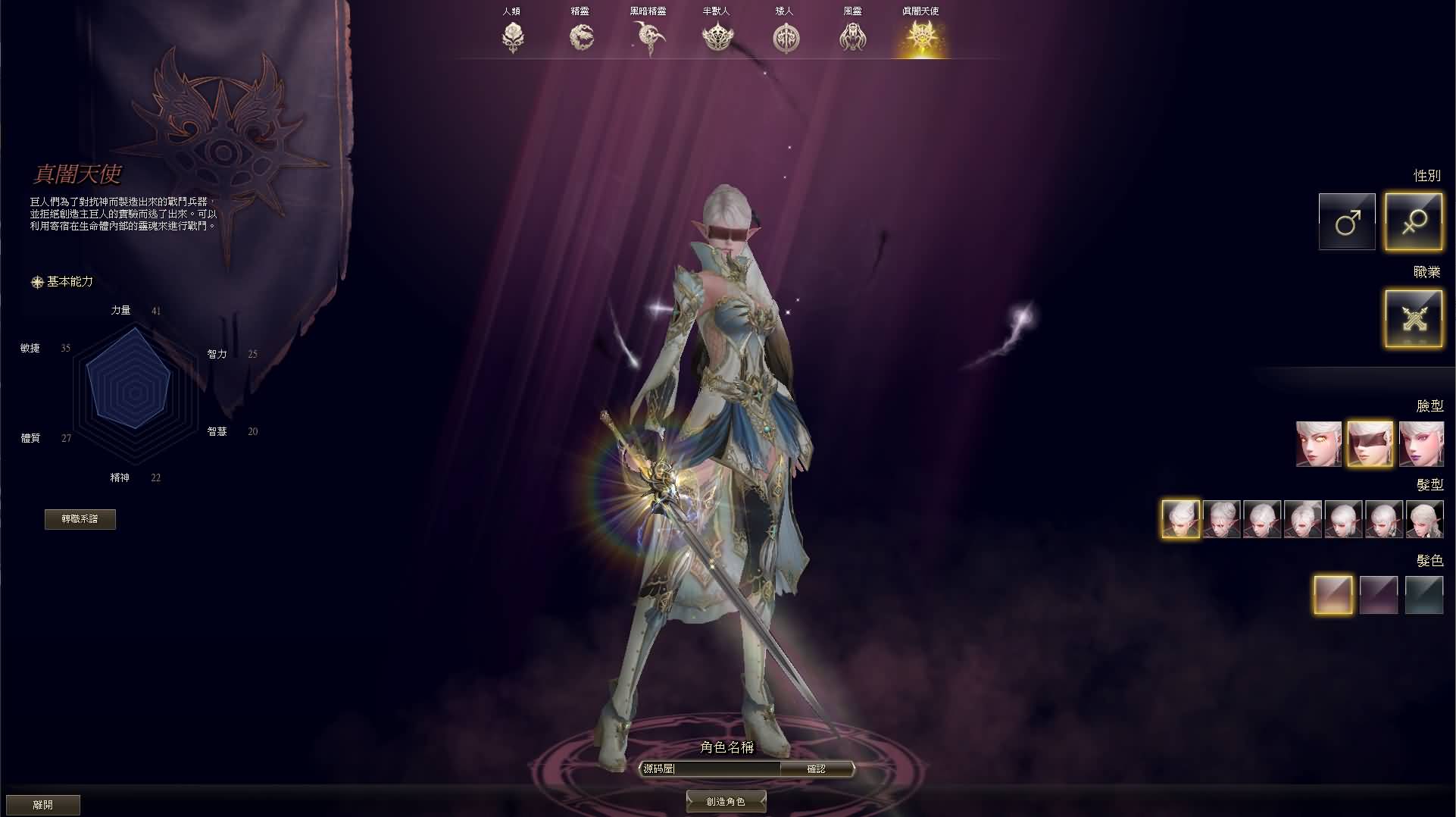
Task: Select the 風靈 race icon
Action: click(854, 36)
